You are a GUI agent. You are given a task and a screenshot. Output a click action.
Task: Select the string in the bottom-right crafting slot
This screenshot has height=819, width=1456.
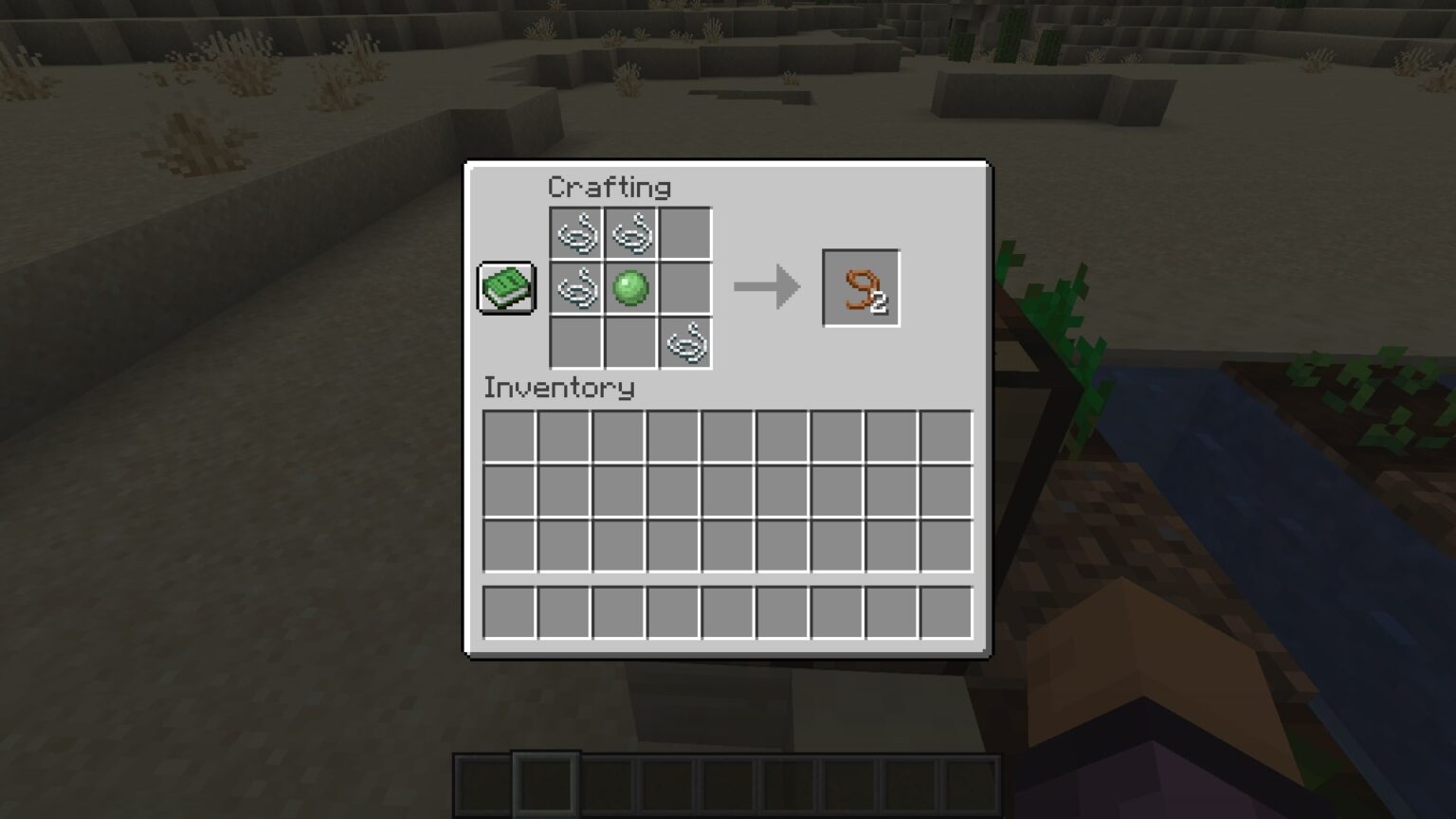pyautogui.click(x=684, y=343)
